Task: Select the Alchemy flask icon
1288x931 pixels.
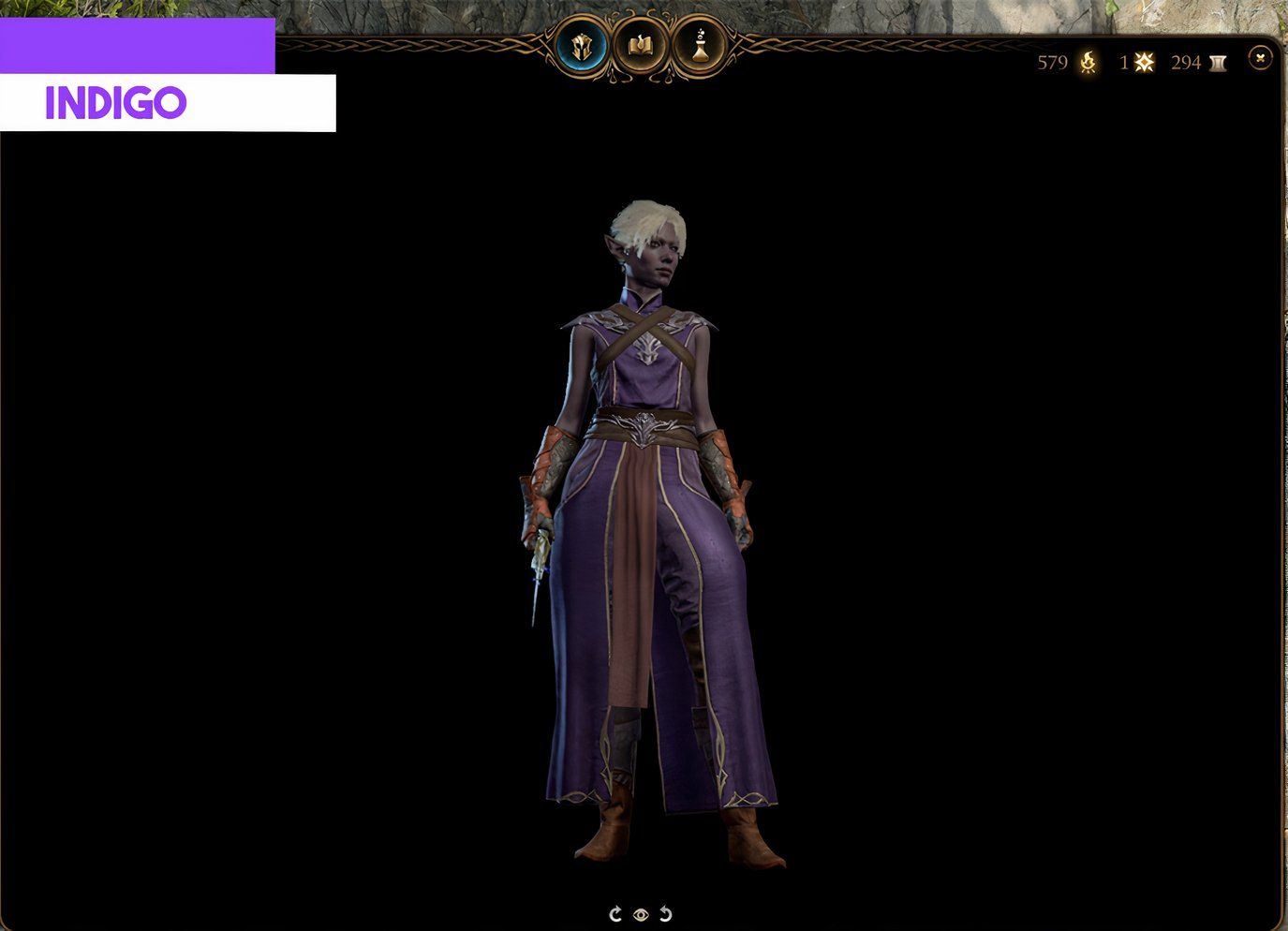Action: [700, 45]
